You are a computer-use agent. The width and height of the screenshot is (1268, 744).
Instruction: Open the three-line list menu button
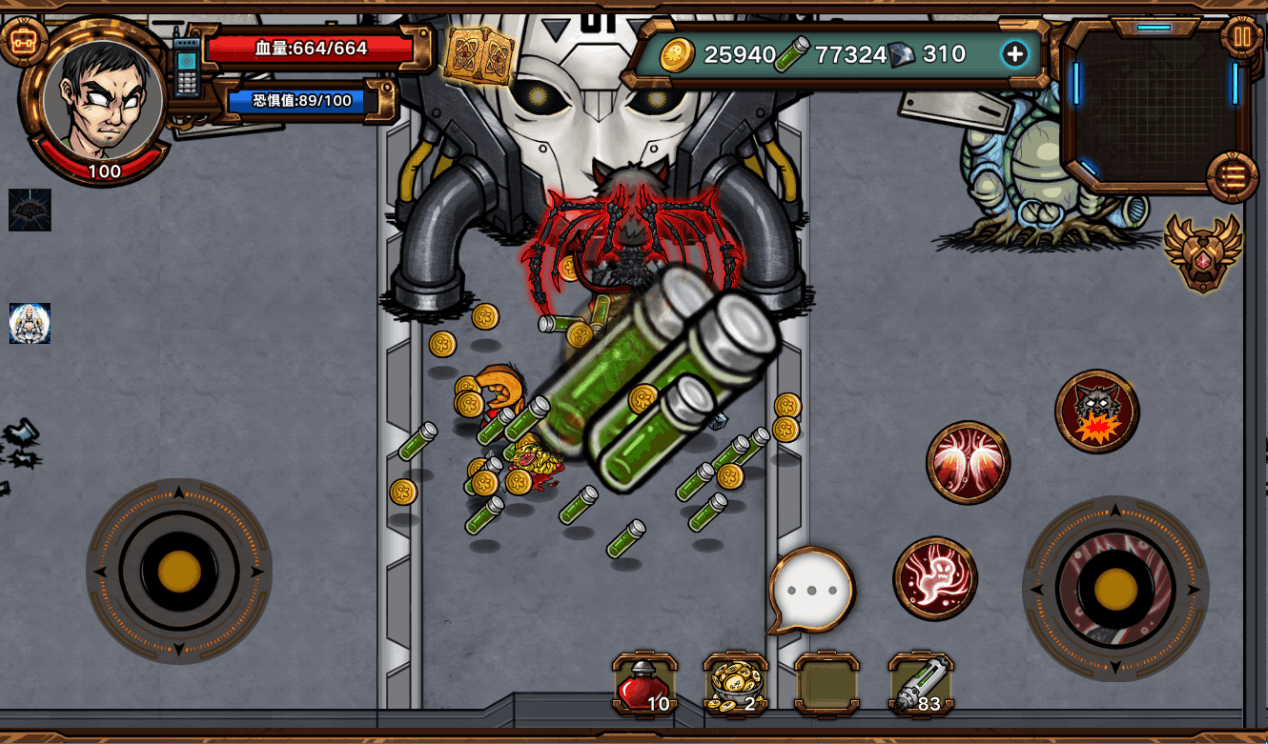tap(1232, 177)
